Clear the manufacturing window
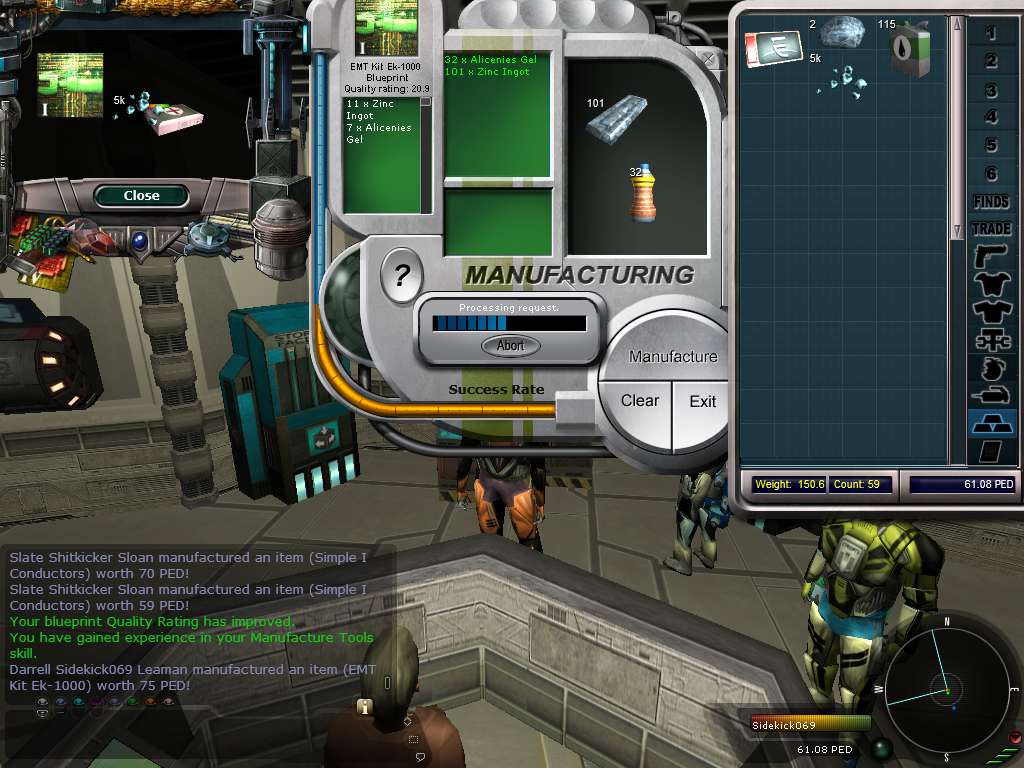The height and width of the screenshot is (768, 1024). point(639,401)
